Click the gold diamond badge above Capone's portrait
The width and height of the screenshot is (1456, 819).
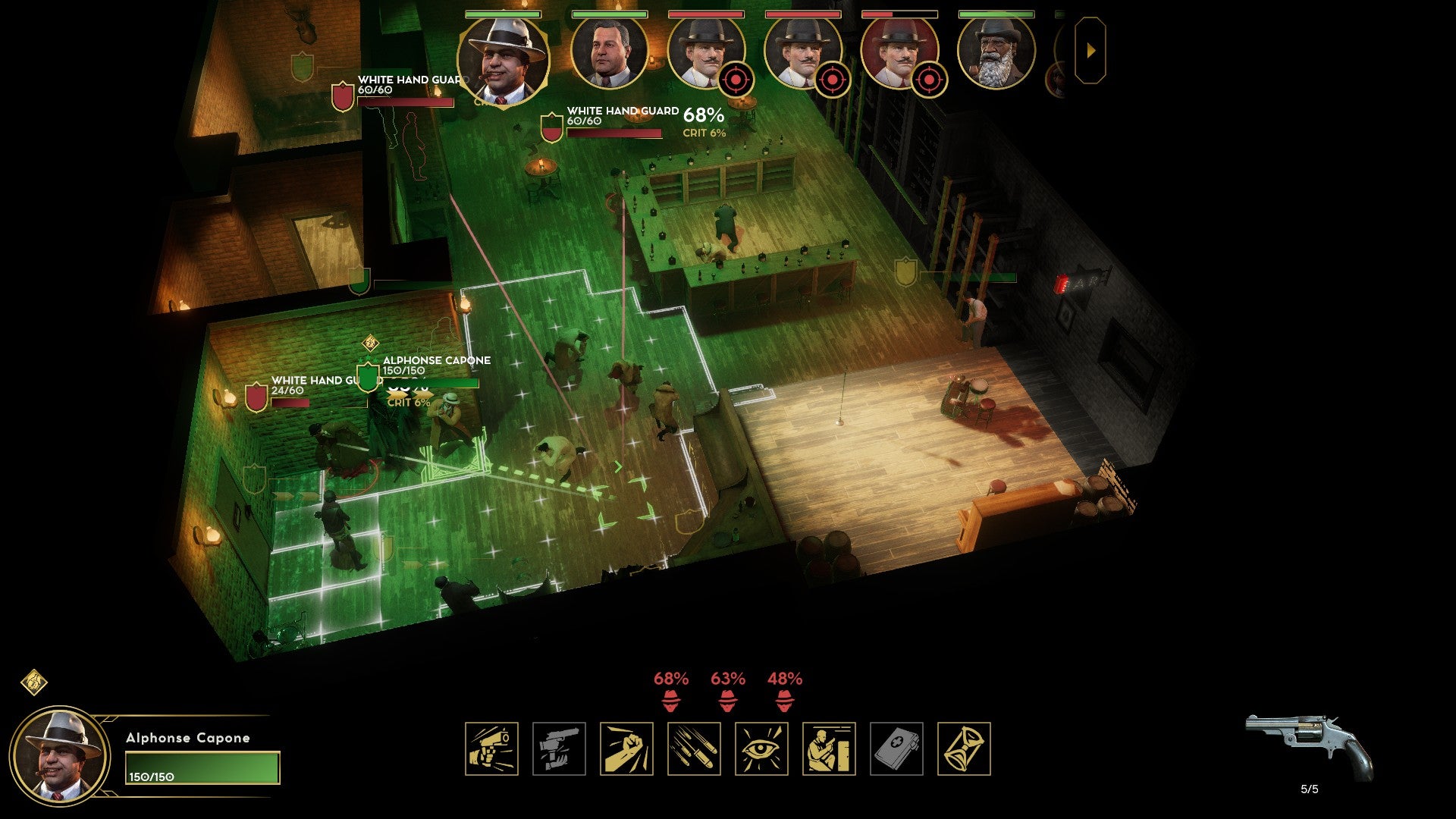tap(34, 682)
